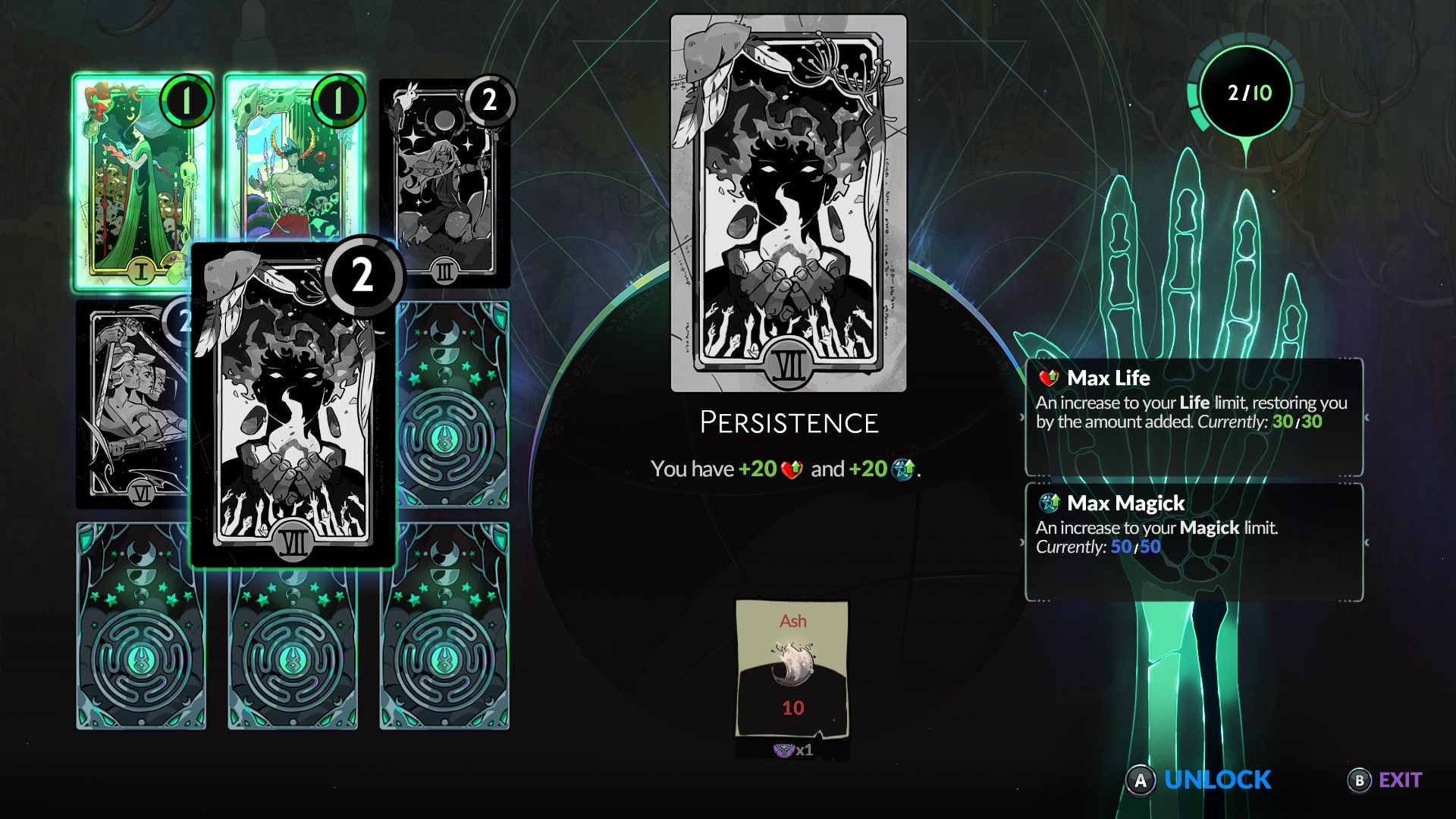Viewport: 1456px width, 819px height.
Task: Select The Huntress card marked III
Action: coord(444,182)
